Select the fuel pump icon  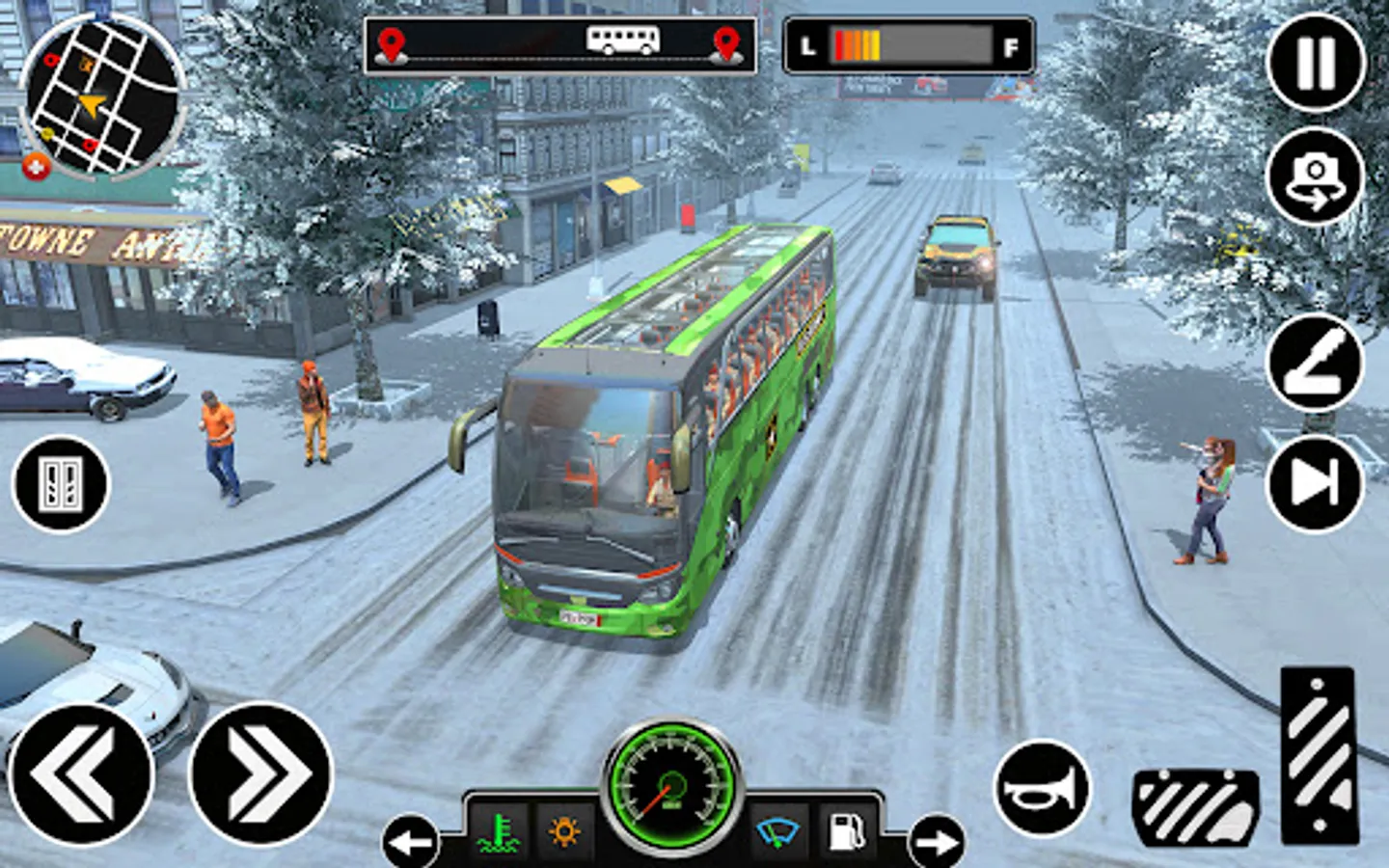click(x=846, y=831)
